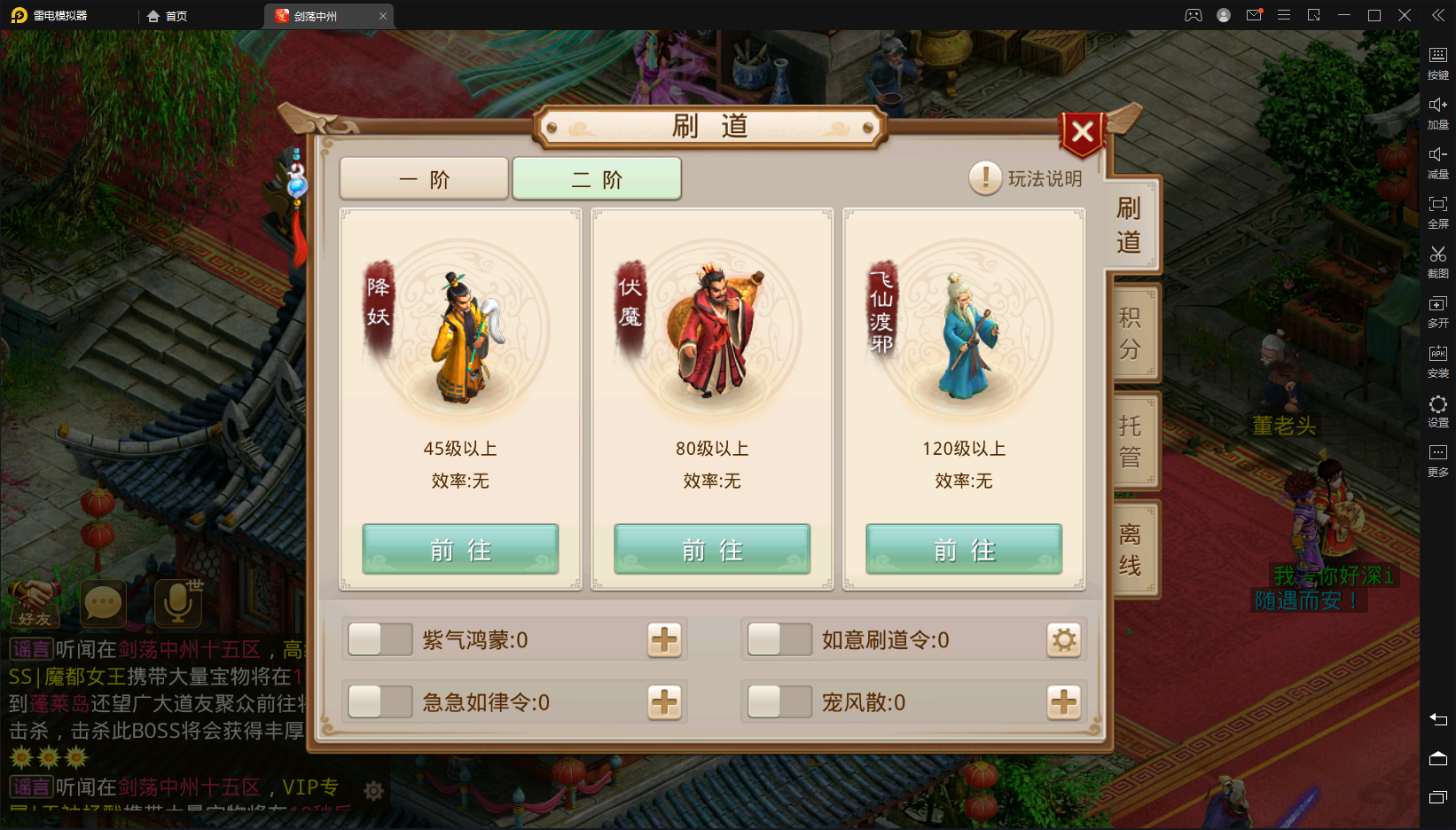Toggle the 宠风散 switch
This screenshot has width=1456, height=830.
pyautogui.click(x=779, y=702)
